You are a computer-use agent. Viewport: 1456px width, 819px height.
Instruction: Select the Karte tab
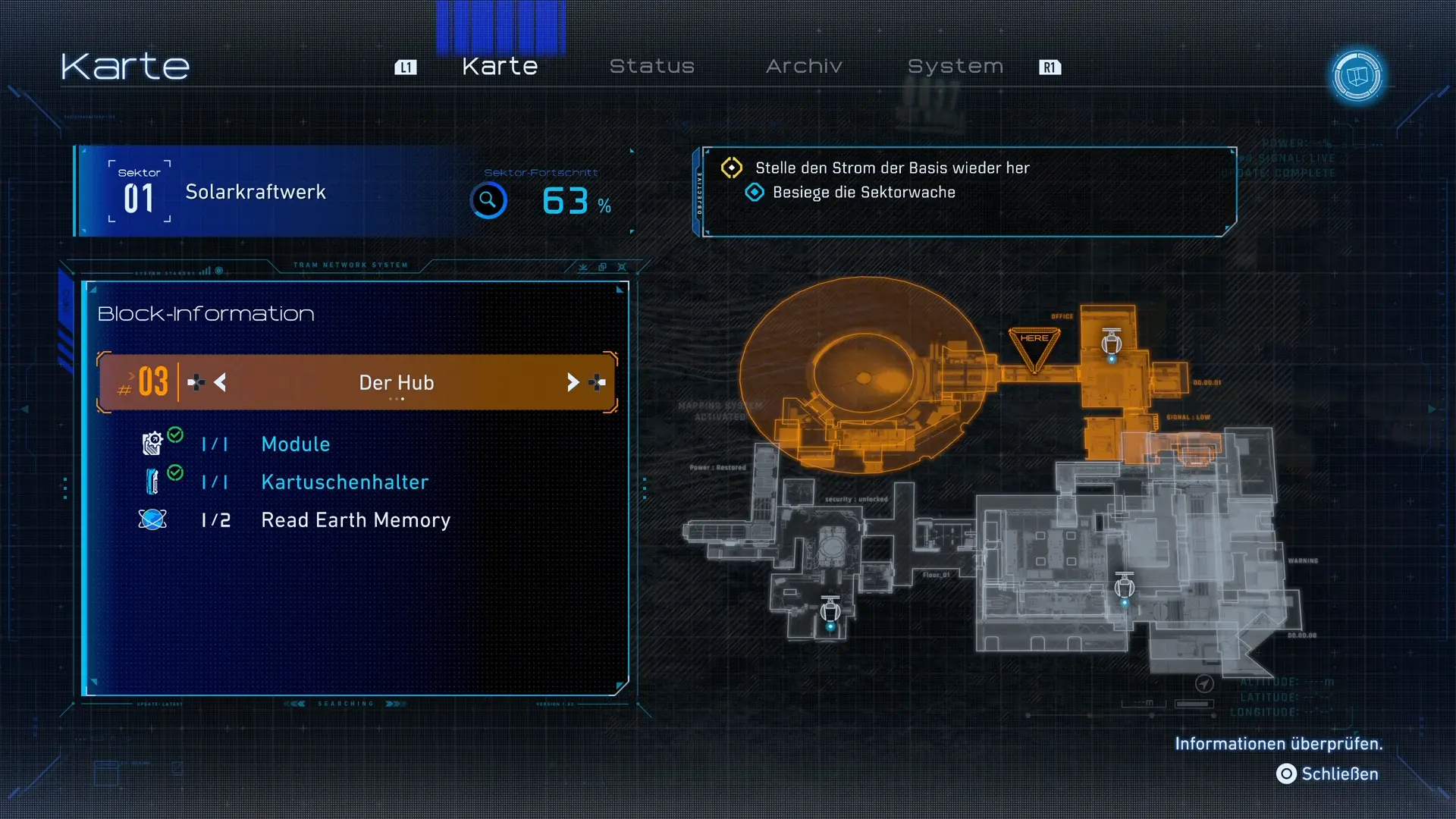500,67
